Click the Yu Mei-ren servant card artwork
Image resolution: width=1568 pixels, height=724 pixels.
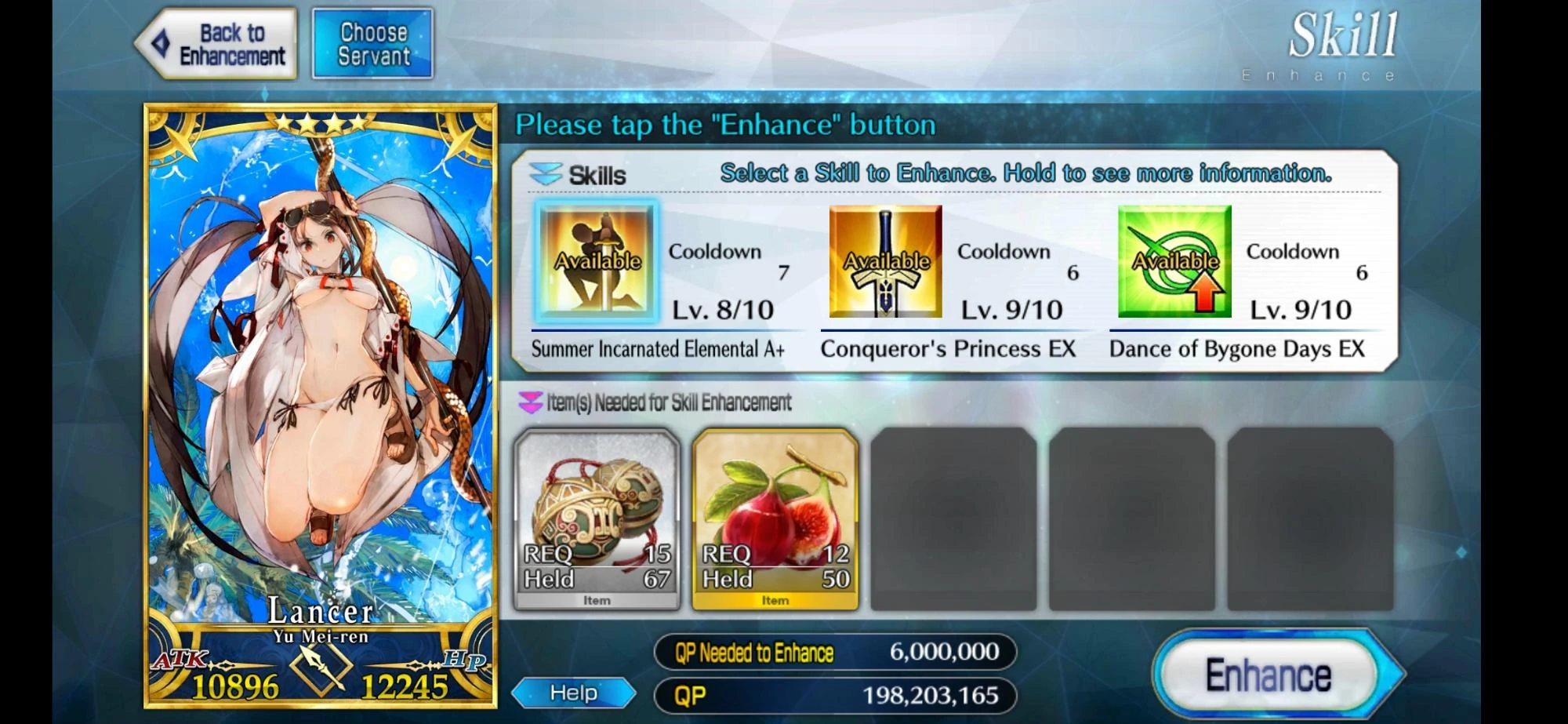pos(321,353)
